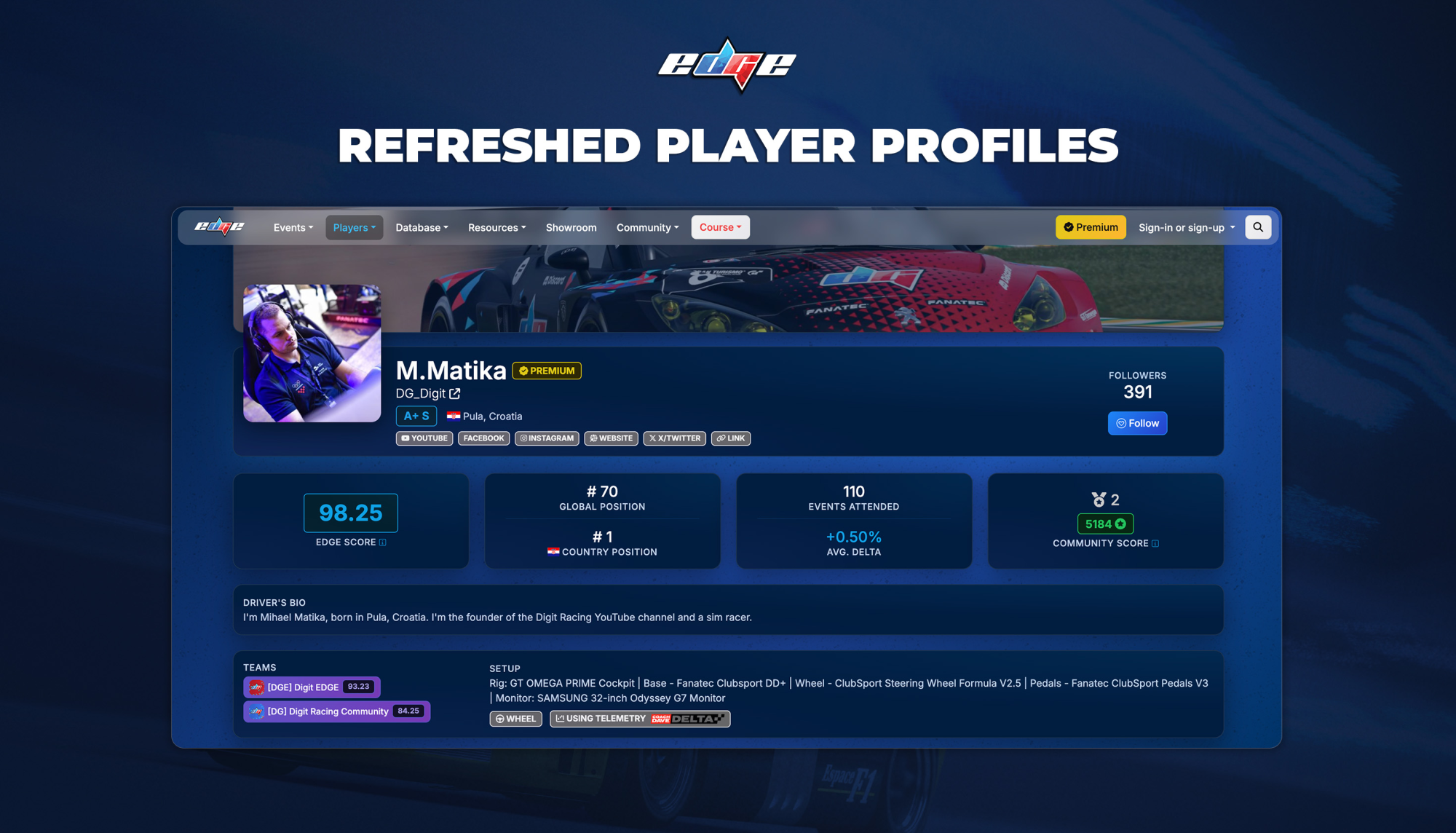This screenshot has height=833, width=1456.
Task: Click the player's profile photo
Action: click(x=312, y=353)
